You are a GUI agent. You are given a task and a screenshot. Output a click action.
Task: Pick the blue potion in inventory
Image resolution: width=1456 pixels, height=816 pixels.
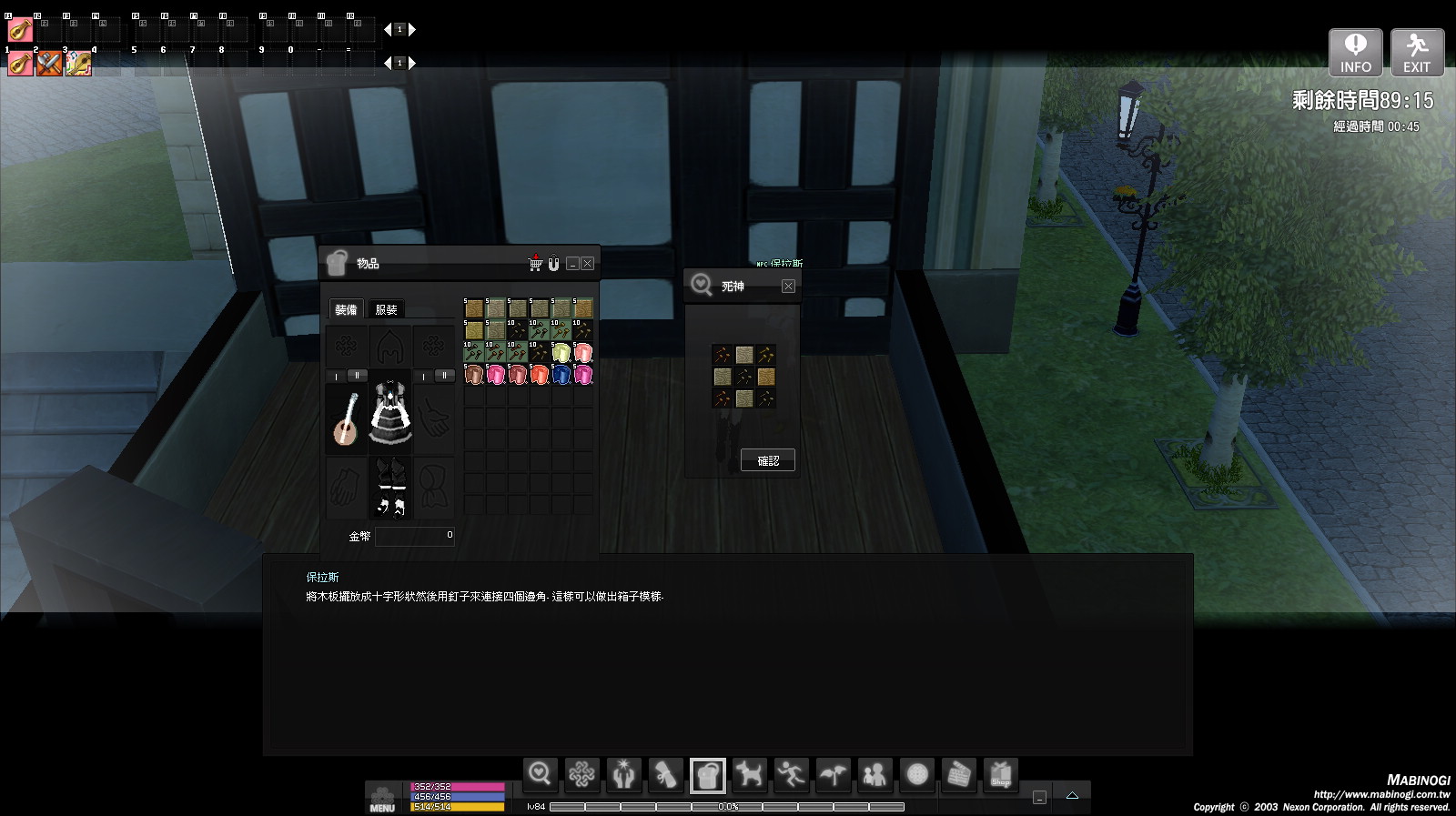click(x=561, y=375)
